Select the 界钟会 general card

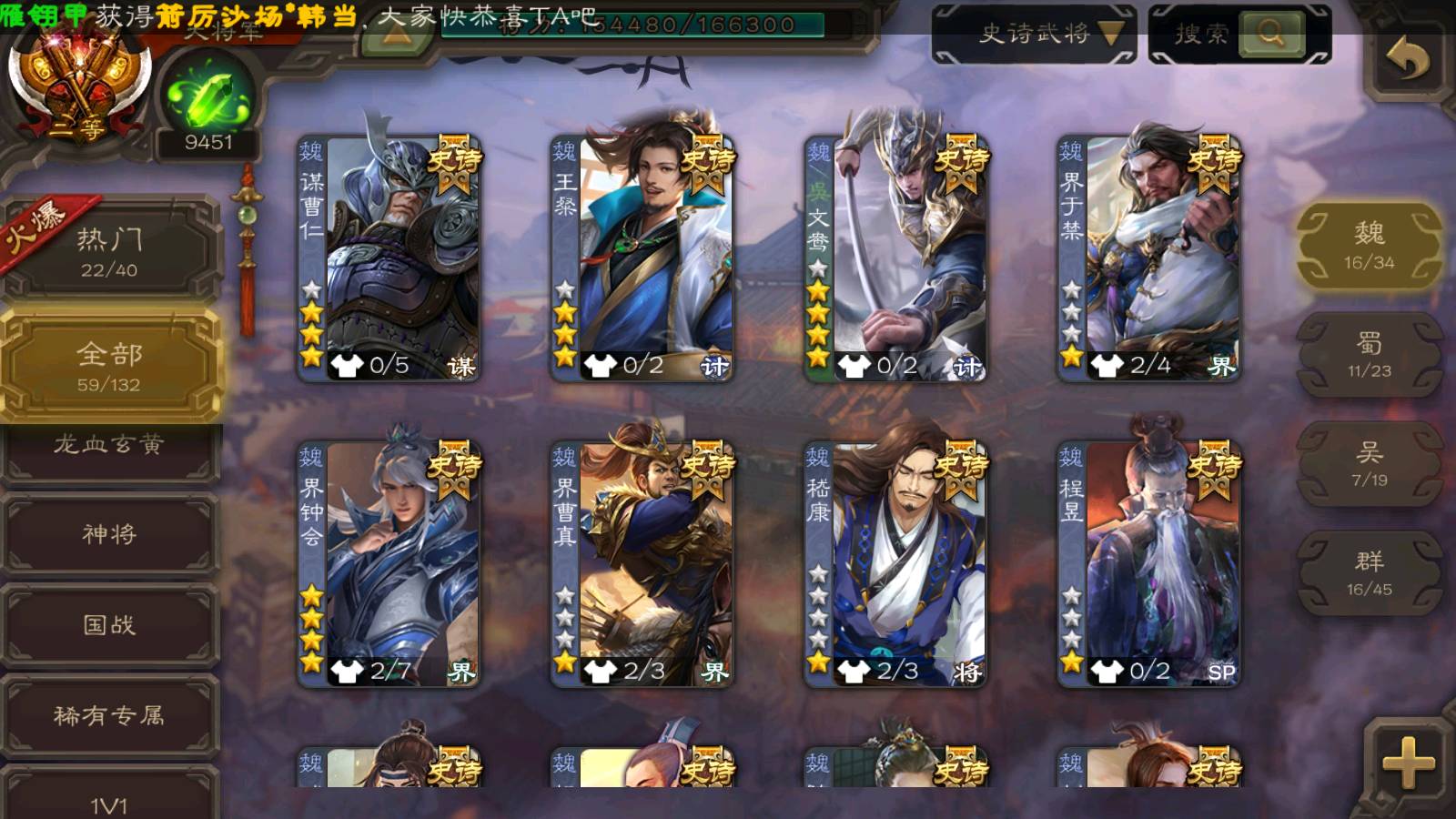click(389, 564)
